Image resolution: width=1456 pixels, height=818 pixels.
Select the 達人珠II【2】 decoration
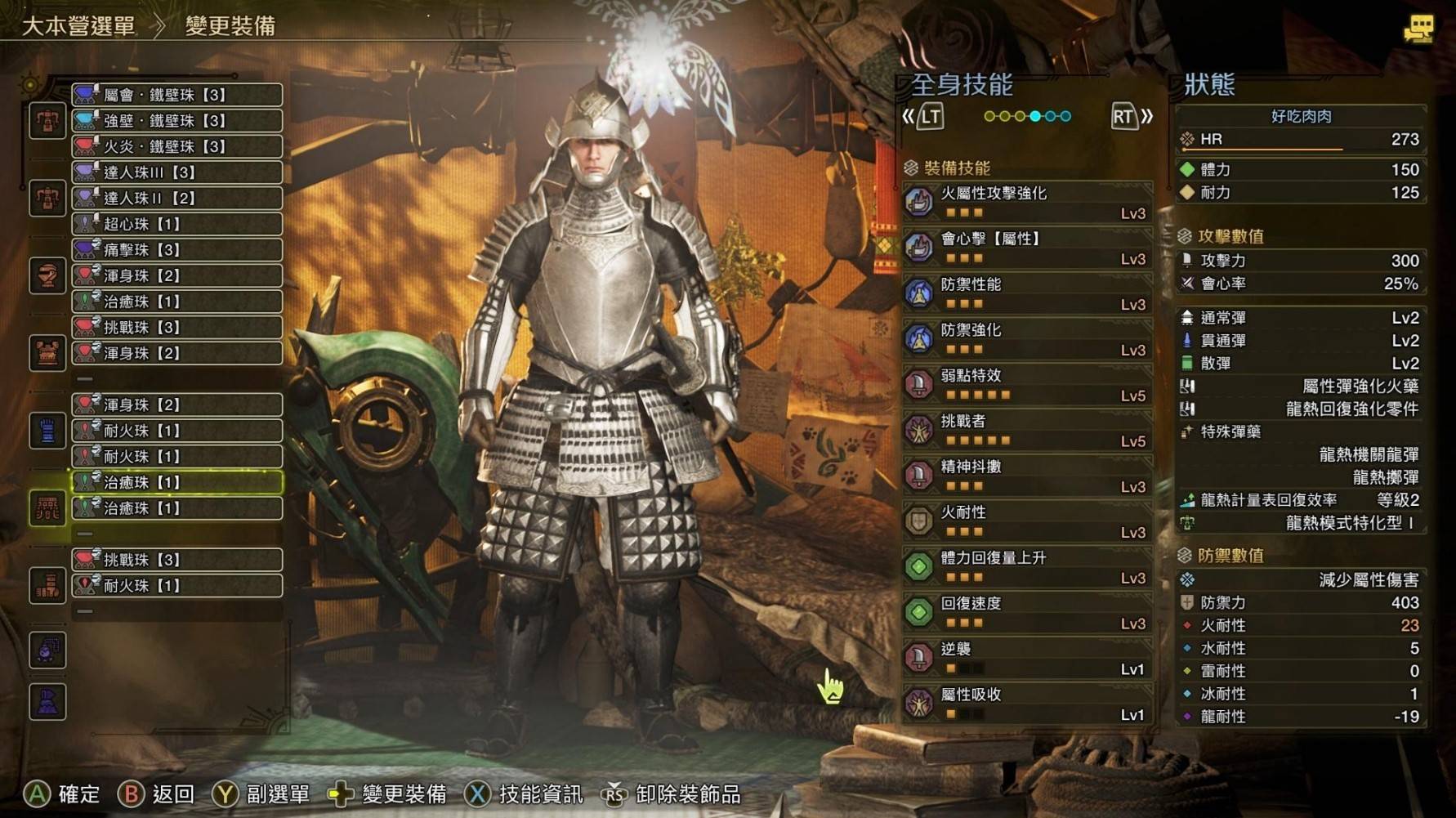tap(177, 199)
